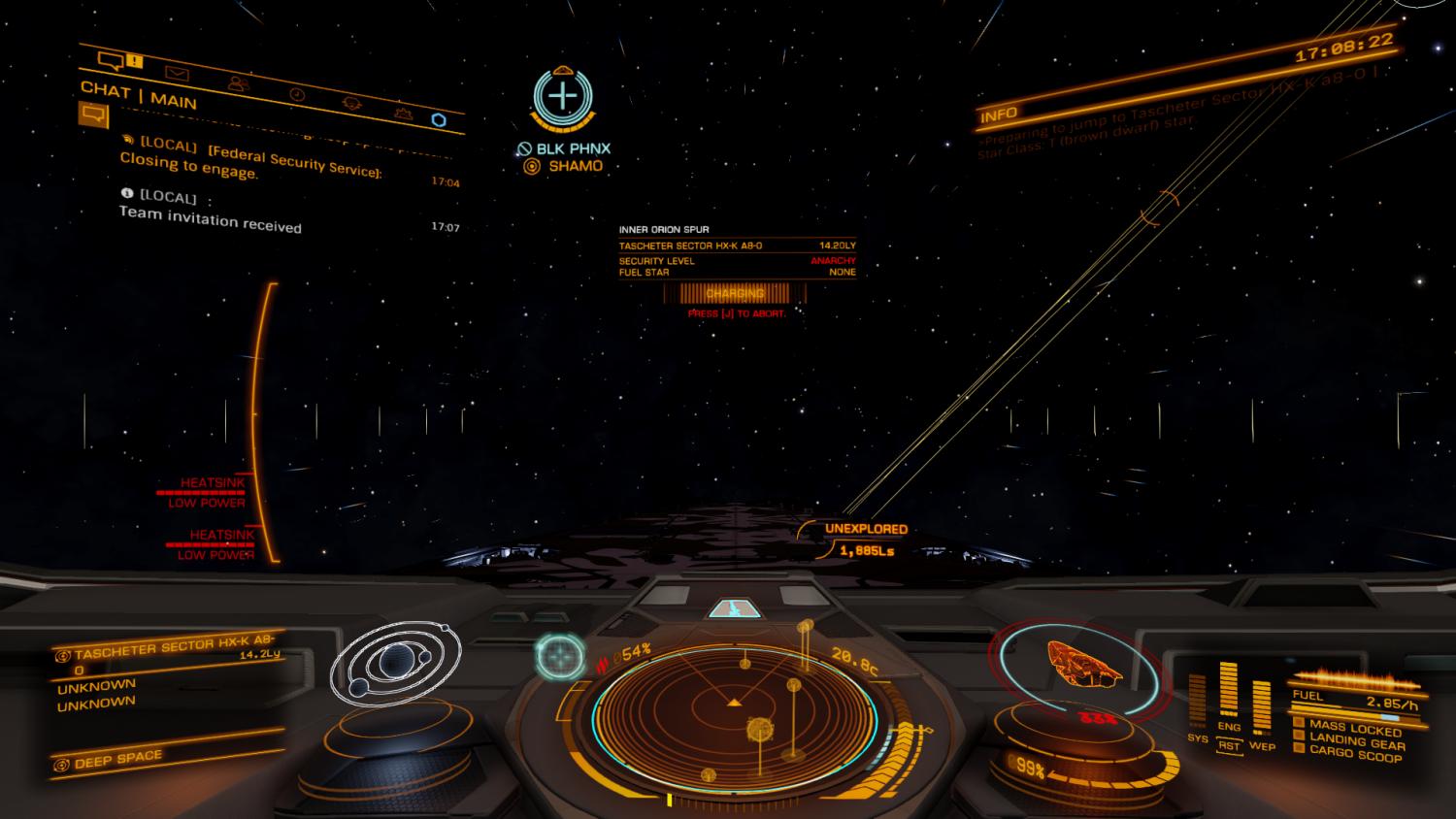Open the friends tab showing two people
The image size is (1456, 819).
pyautogui.click(x=236, y=83)
